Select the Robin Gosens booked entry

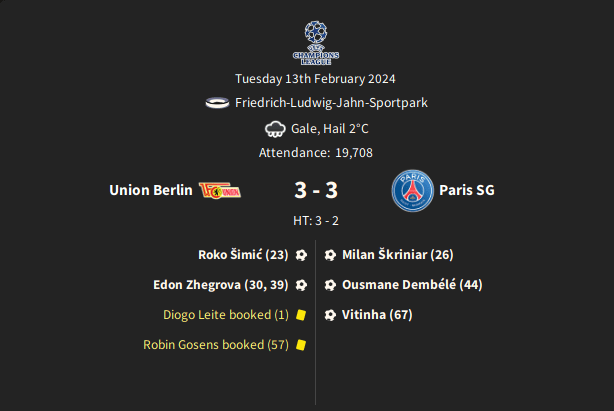coord(216,345)
